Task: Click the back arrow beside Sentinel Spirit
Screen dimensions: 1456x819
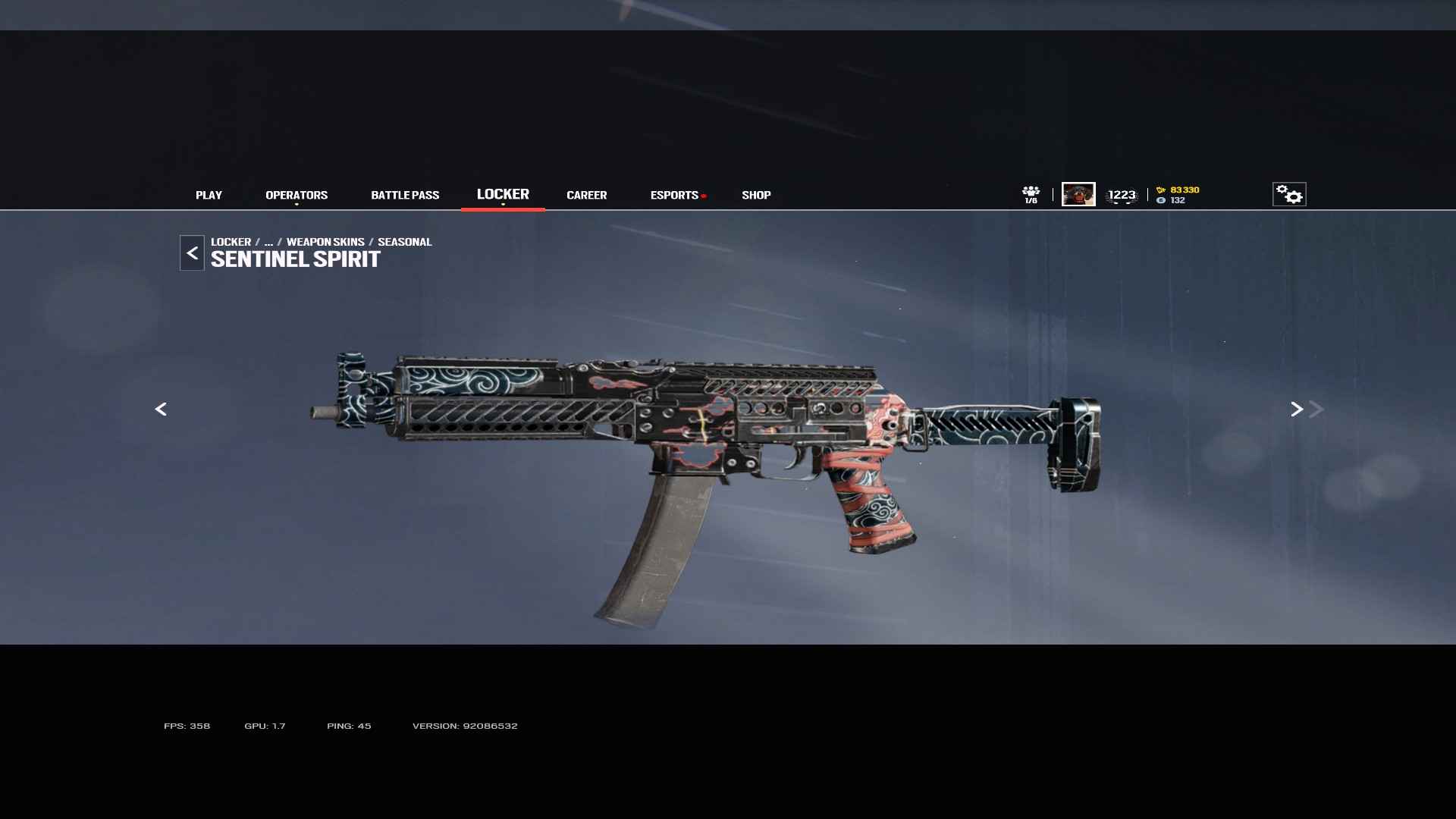Action: click(192, 253)
